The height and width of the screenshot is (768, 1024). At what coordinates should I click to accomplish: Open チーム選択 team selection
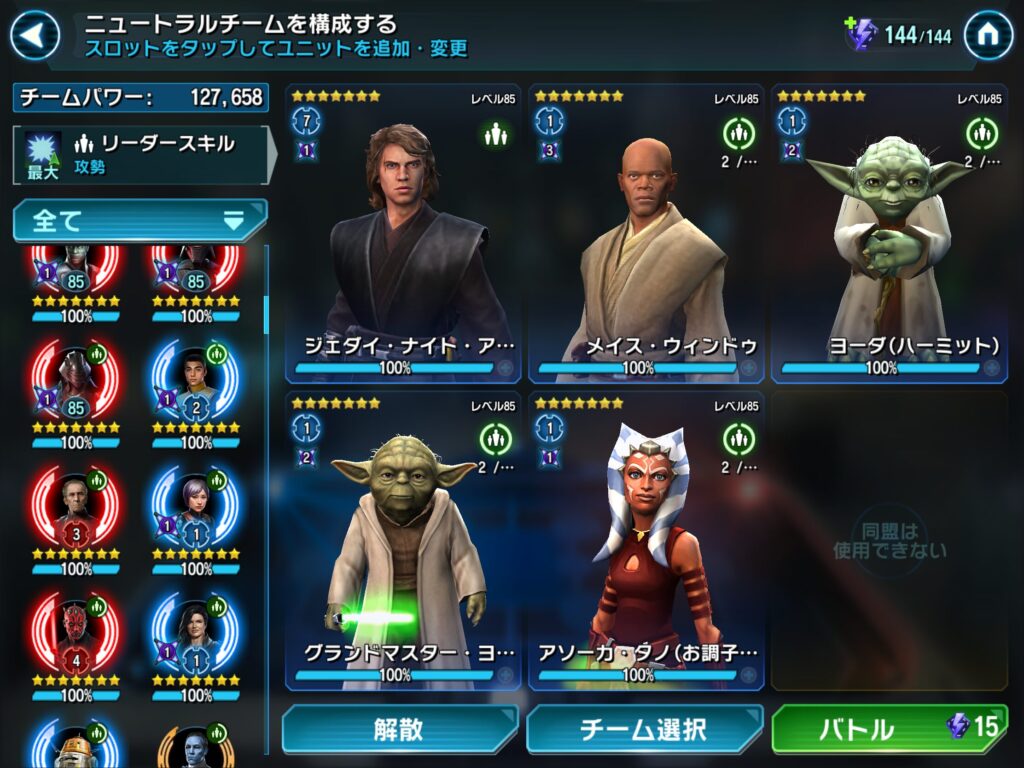point(643,730)
